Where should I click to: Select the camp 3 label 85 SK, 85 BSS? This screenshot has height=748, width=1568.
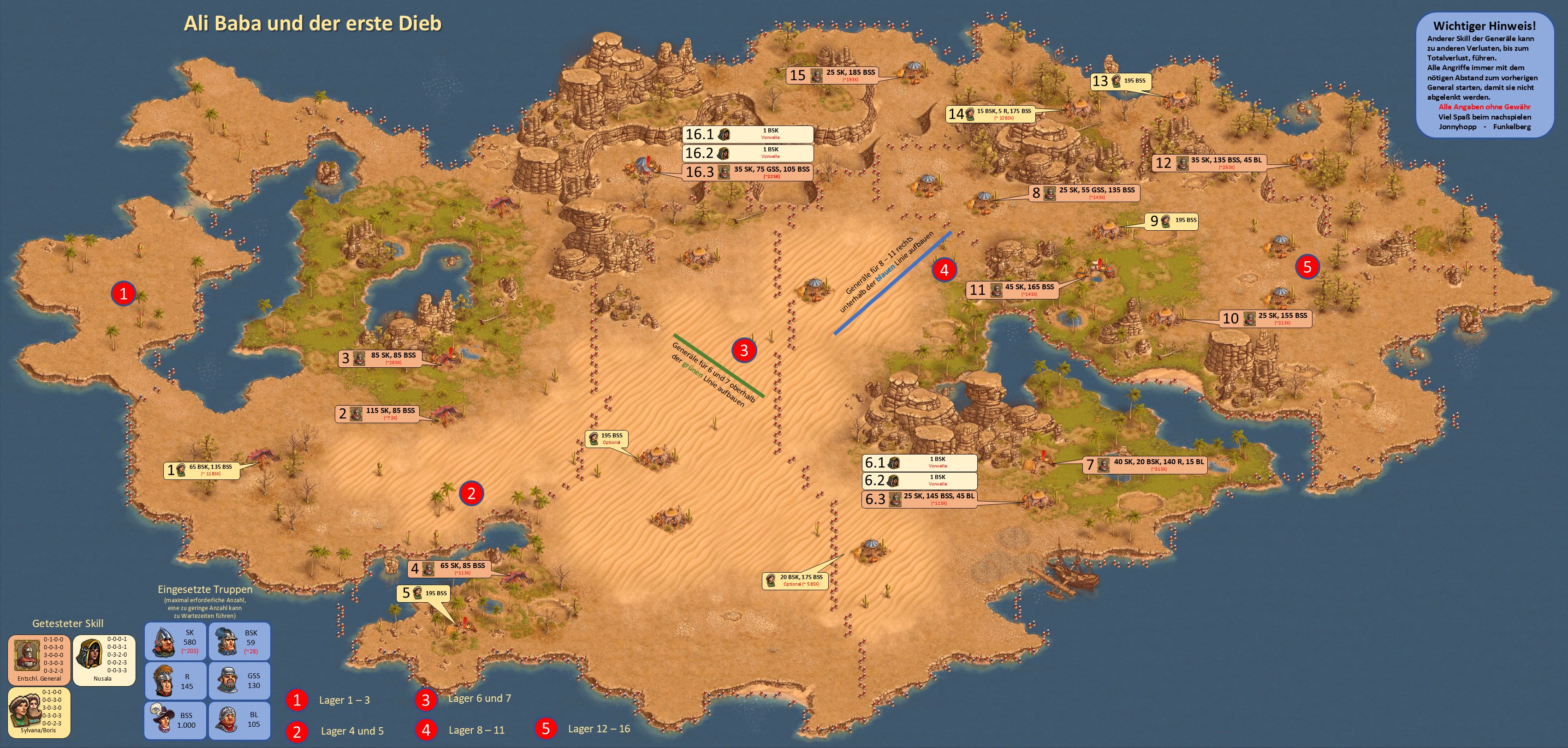pyautogui.click(x=380, y=358)
